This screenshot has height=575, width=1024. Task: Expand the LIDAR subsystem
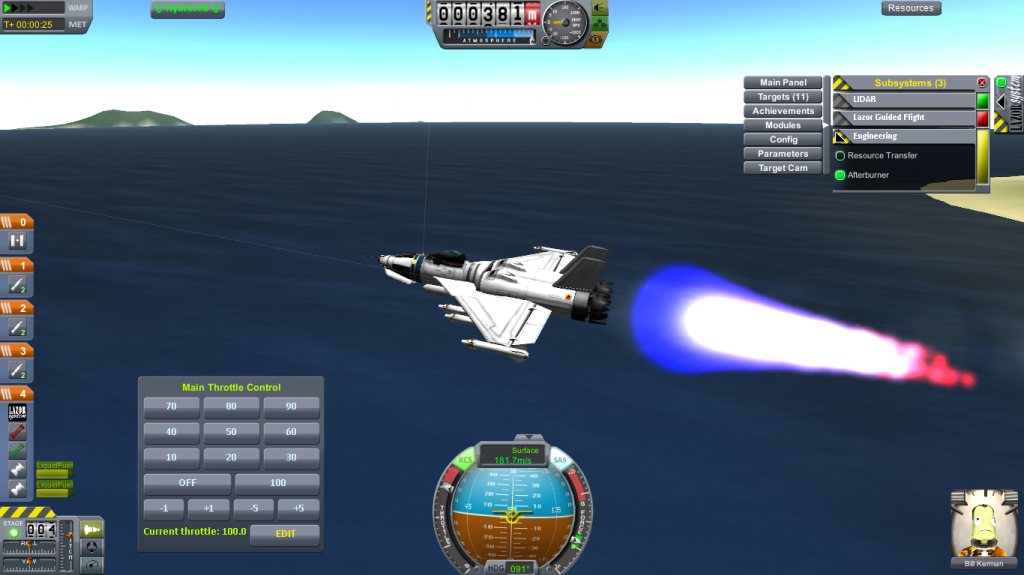click(905, 100)
